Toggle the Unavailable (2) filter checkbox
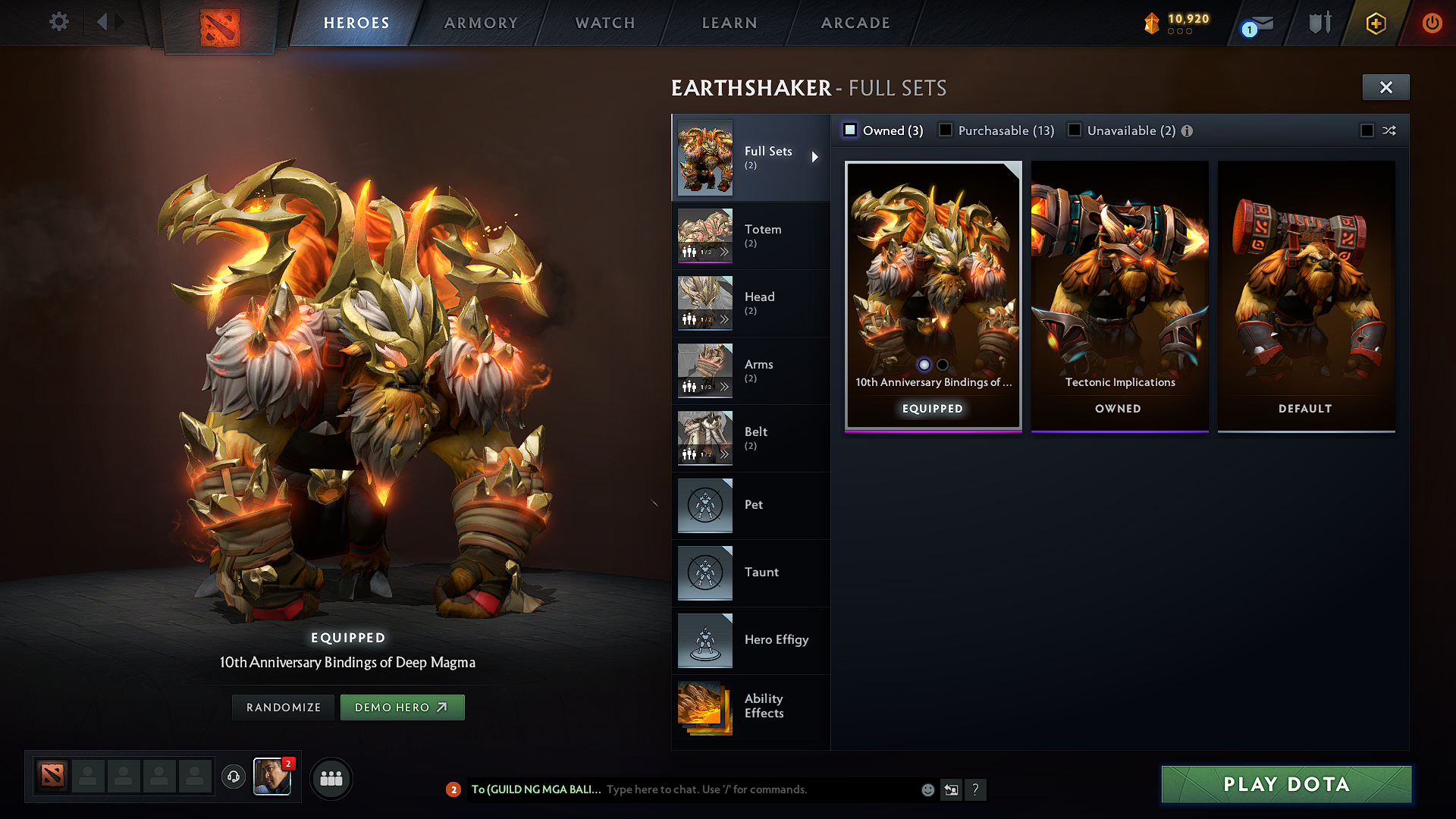This screenshot has height=819, width=1456. [1075, 130]
